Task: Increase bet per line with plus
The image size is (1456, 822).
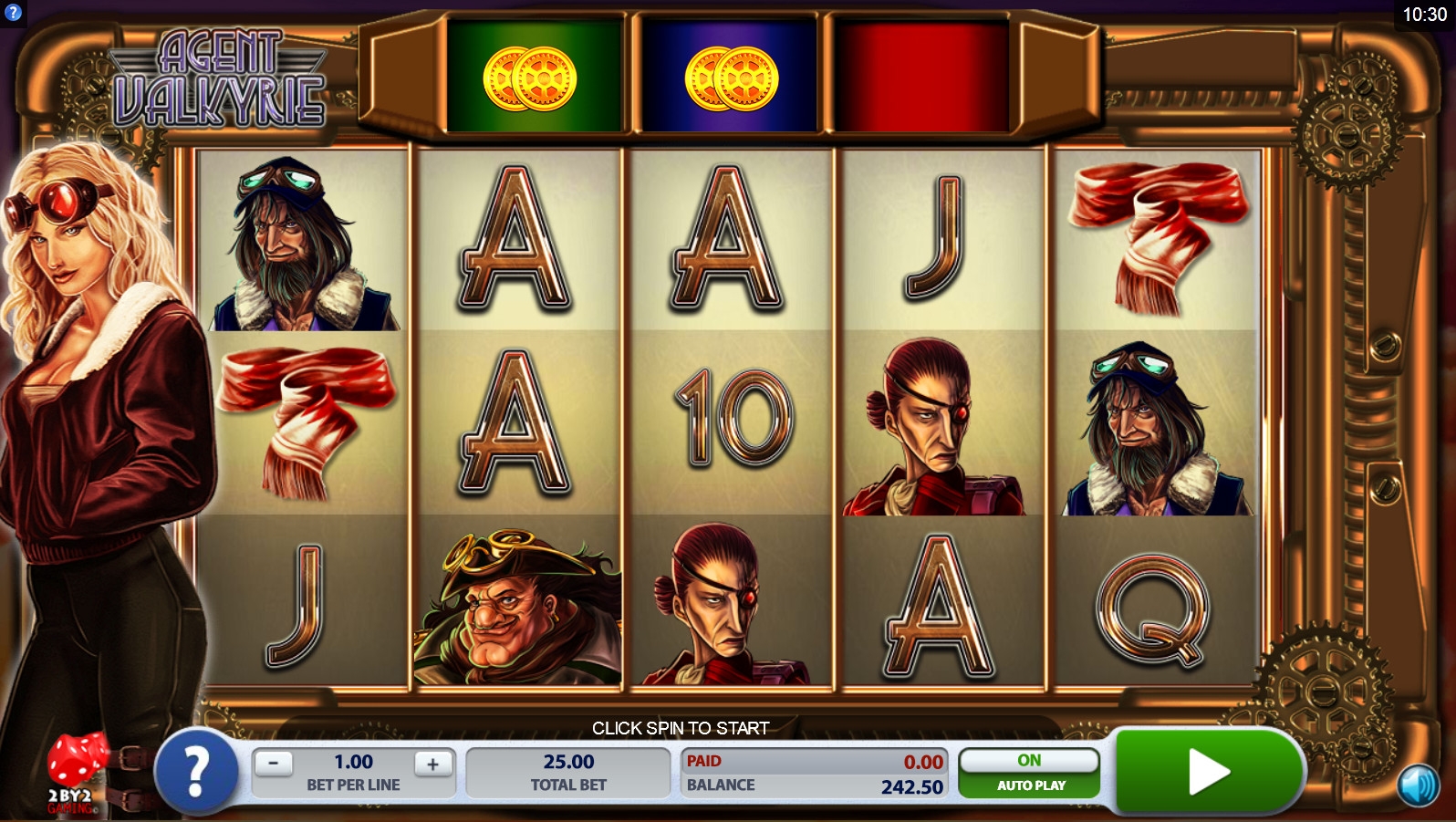Action: 433,764
